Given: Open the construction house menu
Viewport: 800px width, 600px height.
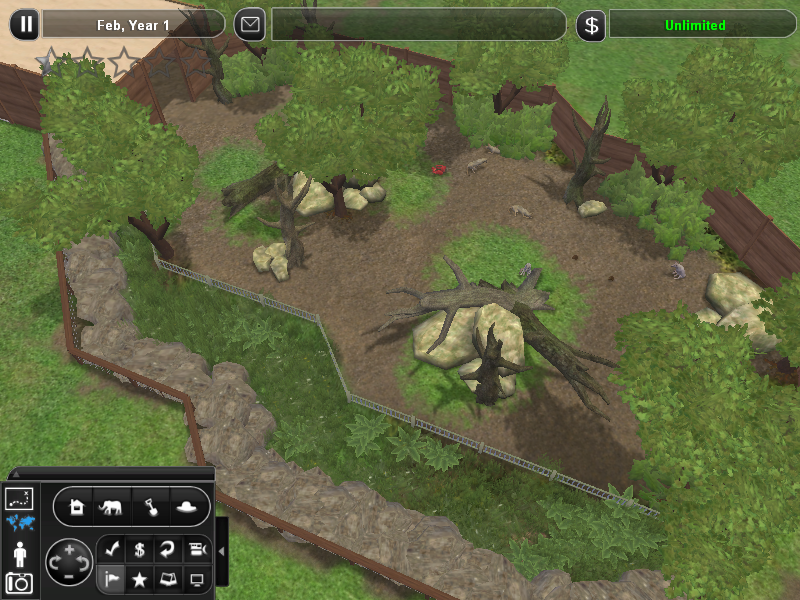Looking at the screenshot, I should tap(78, 507).
